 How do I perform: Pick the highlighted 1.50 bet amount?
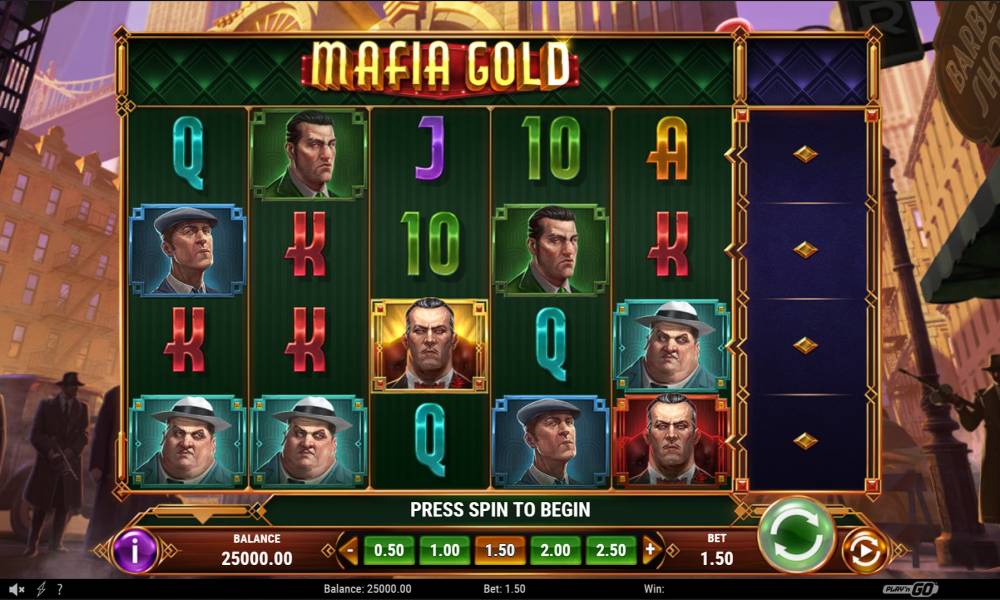(500, 550)
